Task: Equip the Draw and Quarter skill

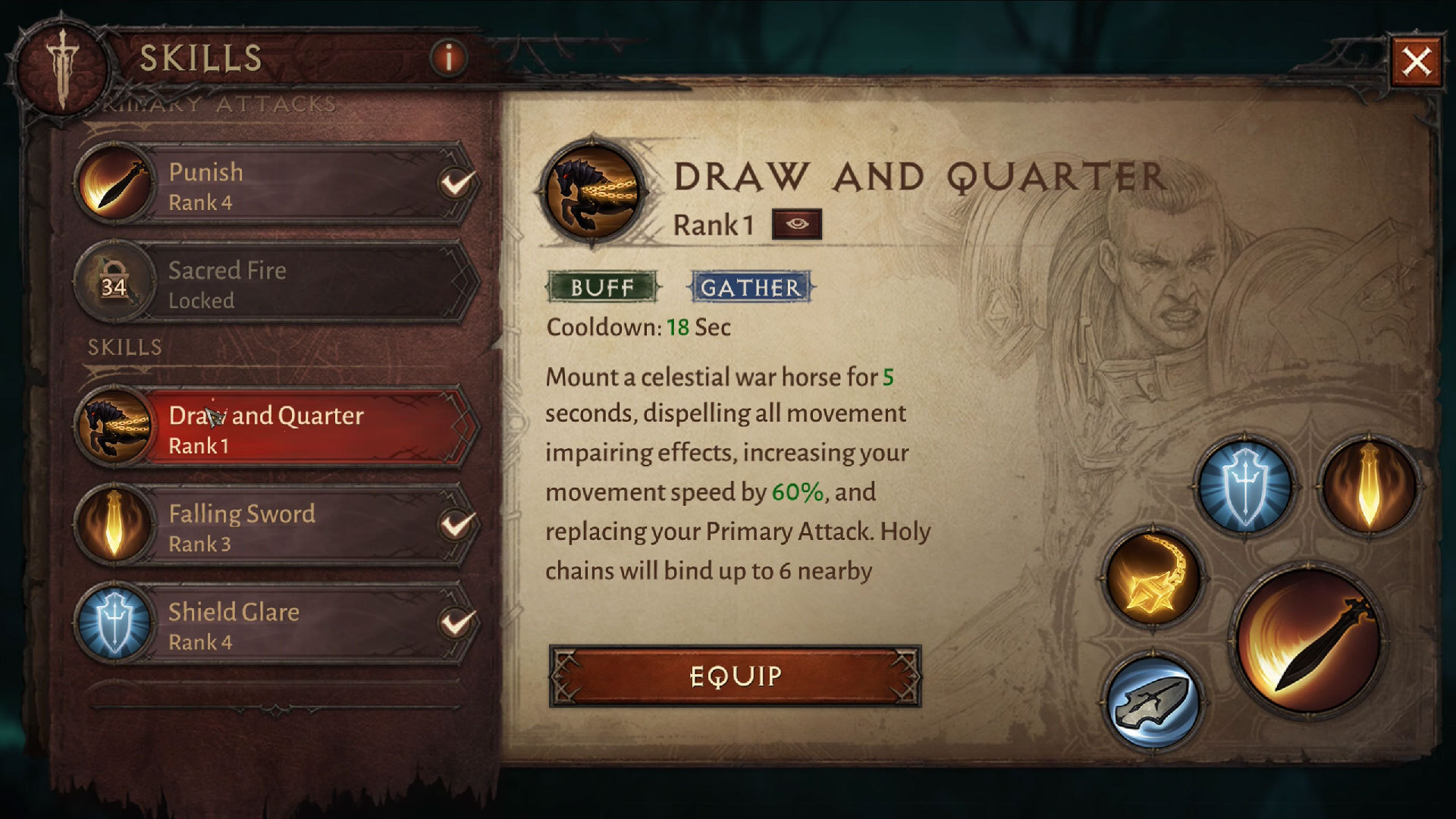Action: [735, 676]
